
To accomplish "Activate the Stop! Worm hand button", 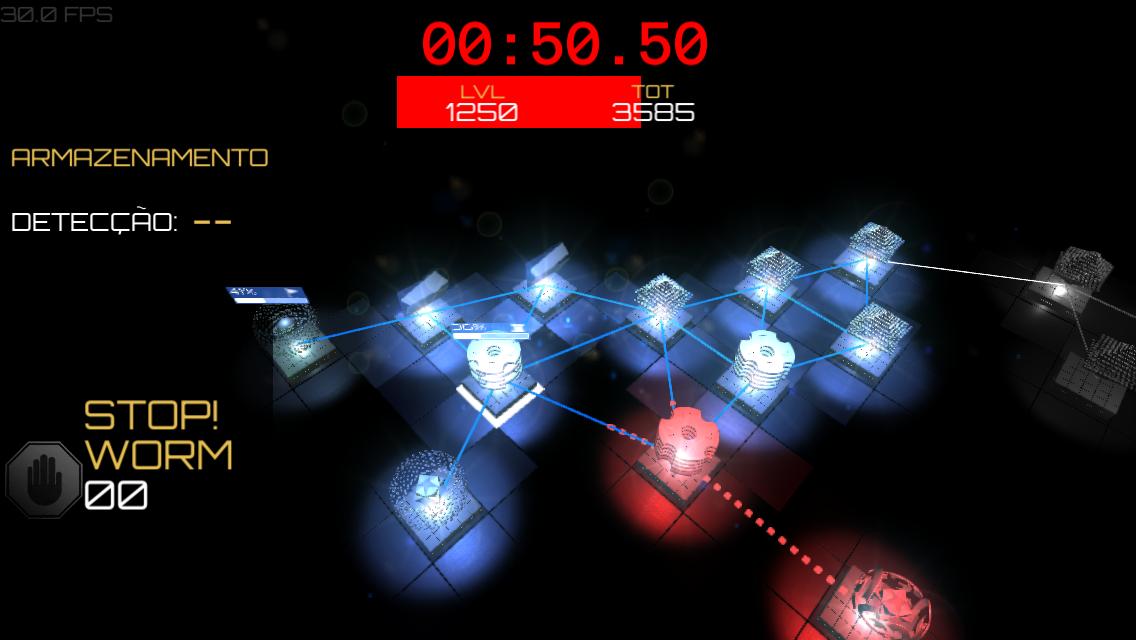I will click(44, 481).
